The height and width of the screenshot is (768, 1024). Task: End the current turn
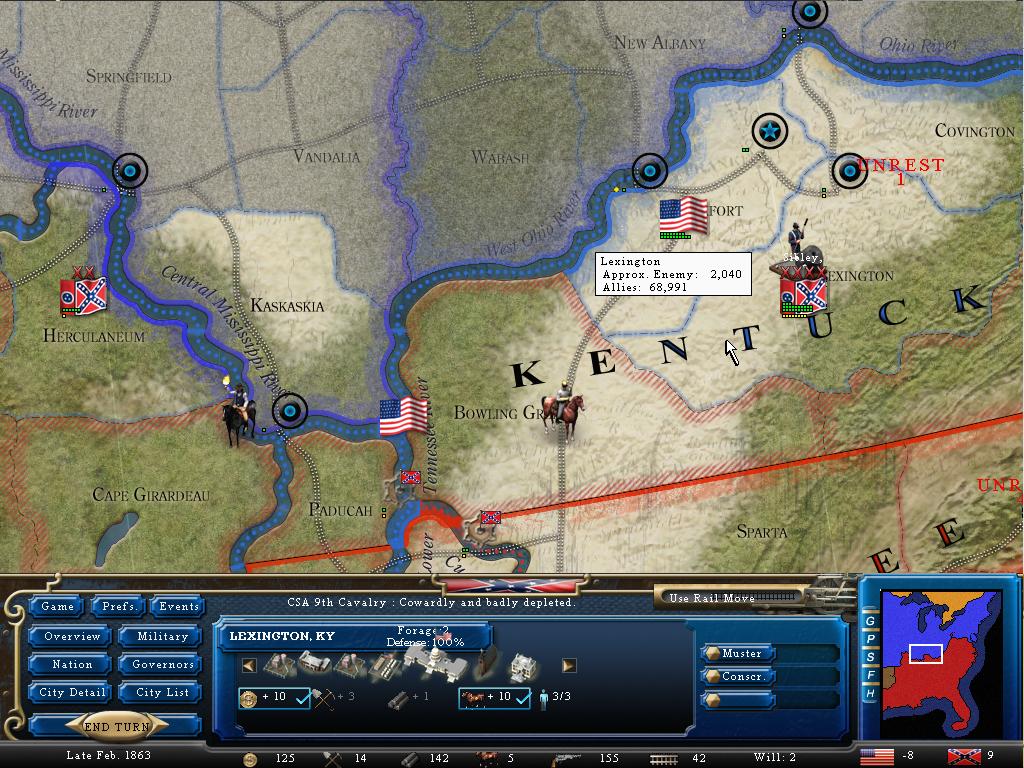pos(116,726)
